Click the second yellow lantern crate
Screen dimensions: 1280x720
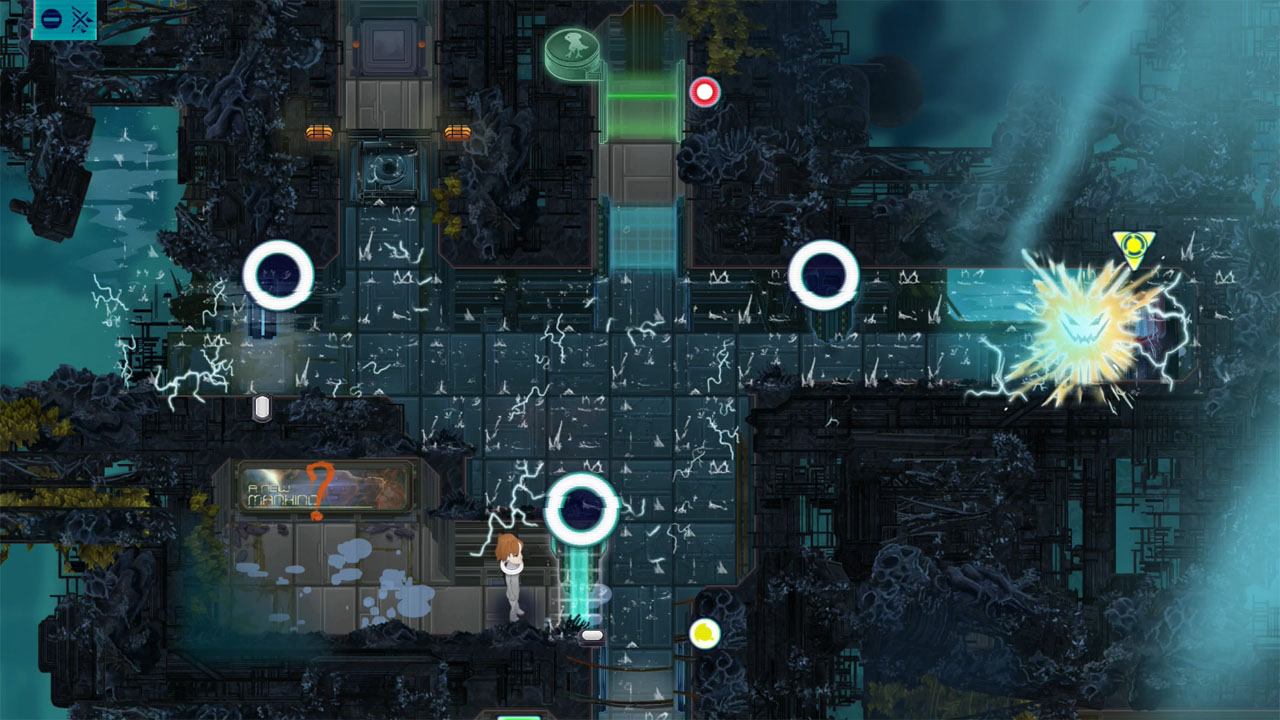457,130
